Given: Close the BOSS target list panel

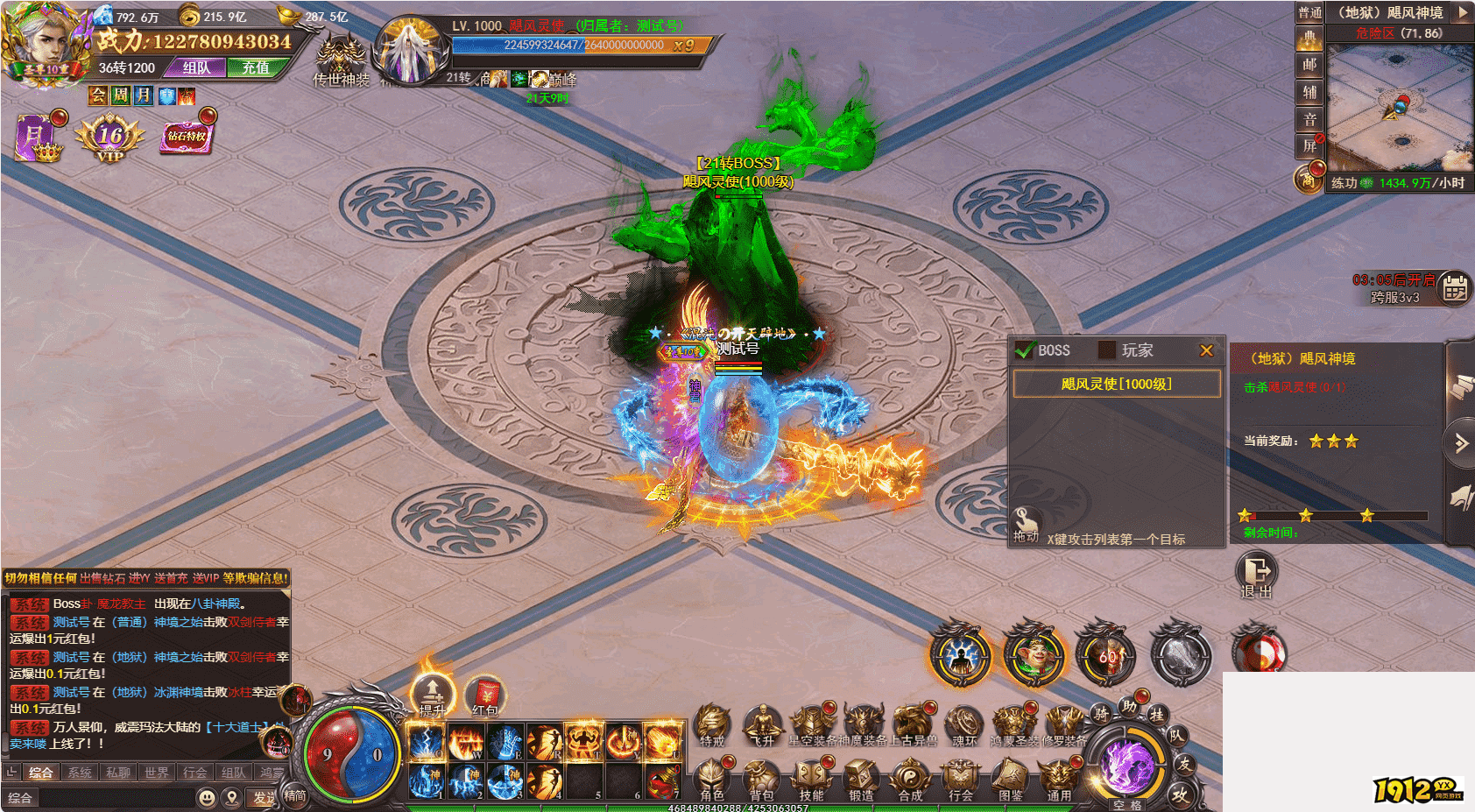Looking at the screenshot, I should point(1206,350).
